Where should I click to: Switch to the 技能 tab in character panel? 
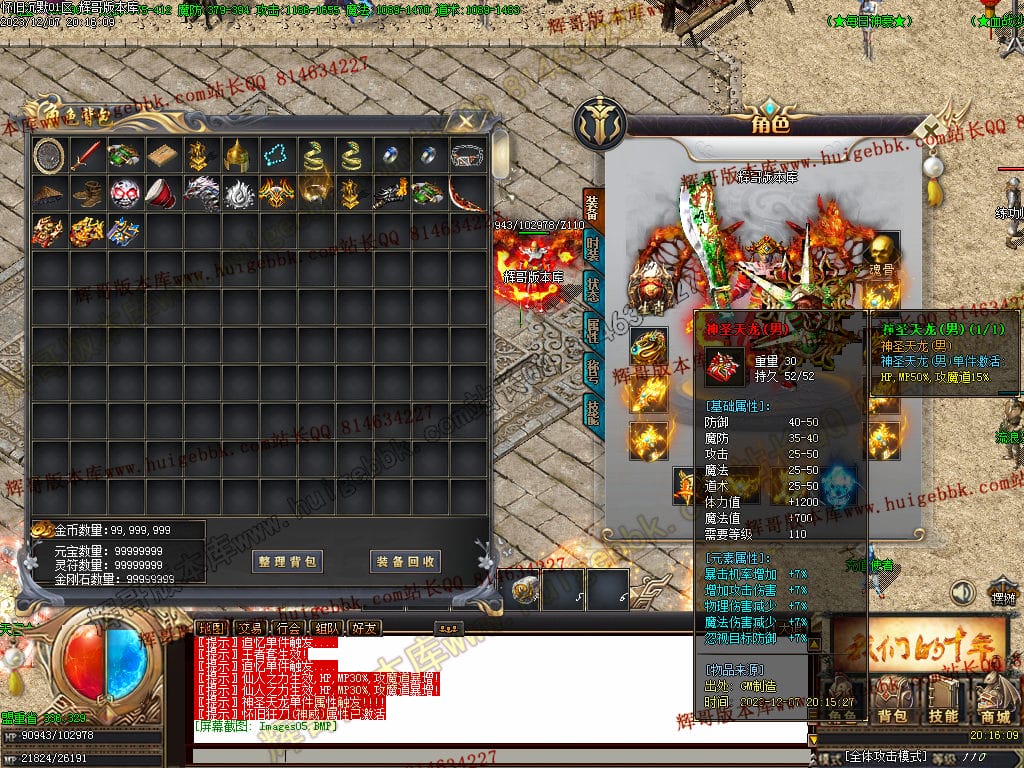click(593, 410)
